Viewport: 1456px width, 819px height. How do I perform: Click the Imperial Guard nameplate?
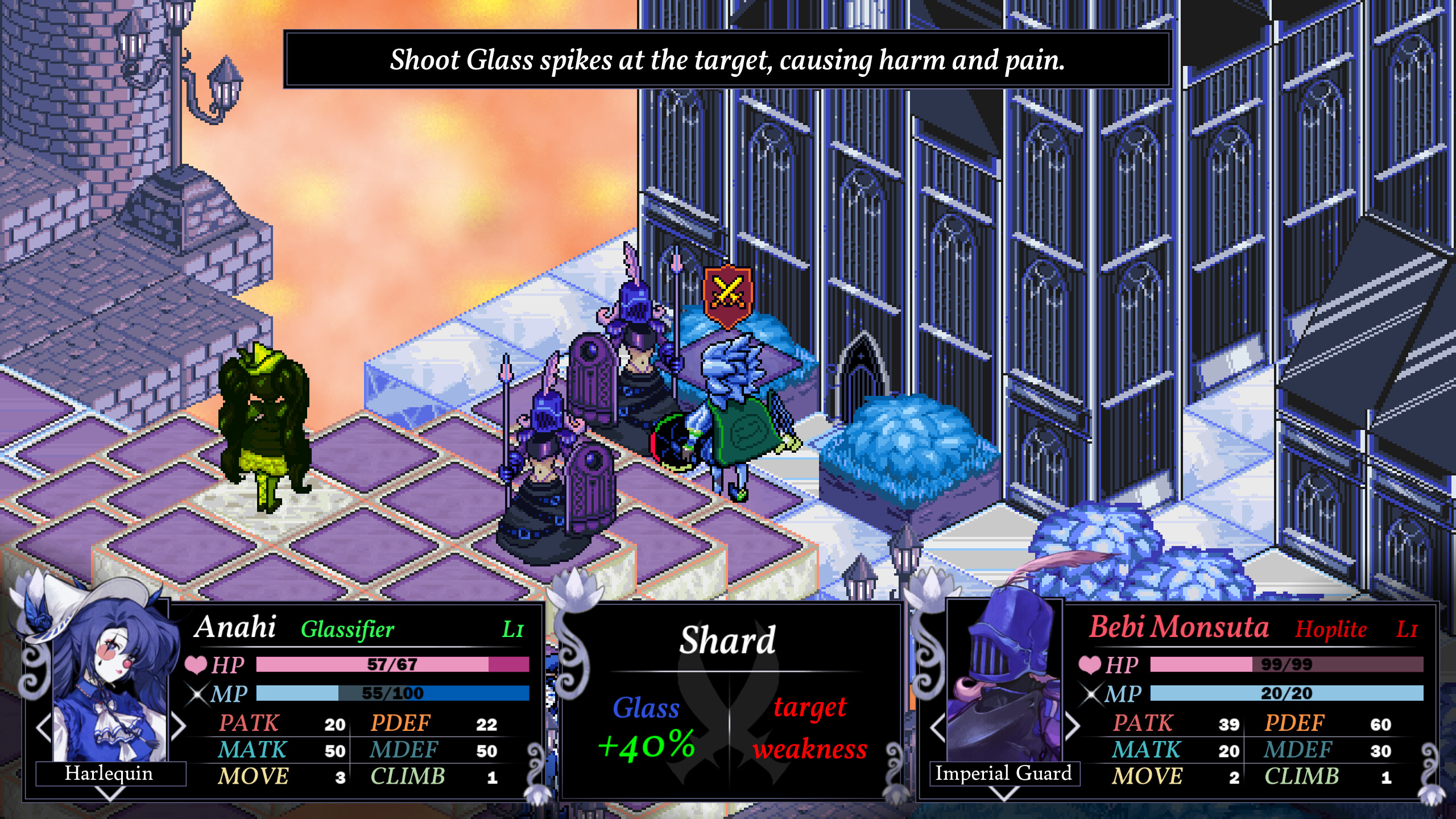click(1004, 773)
